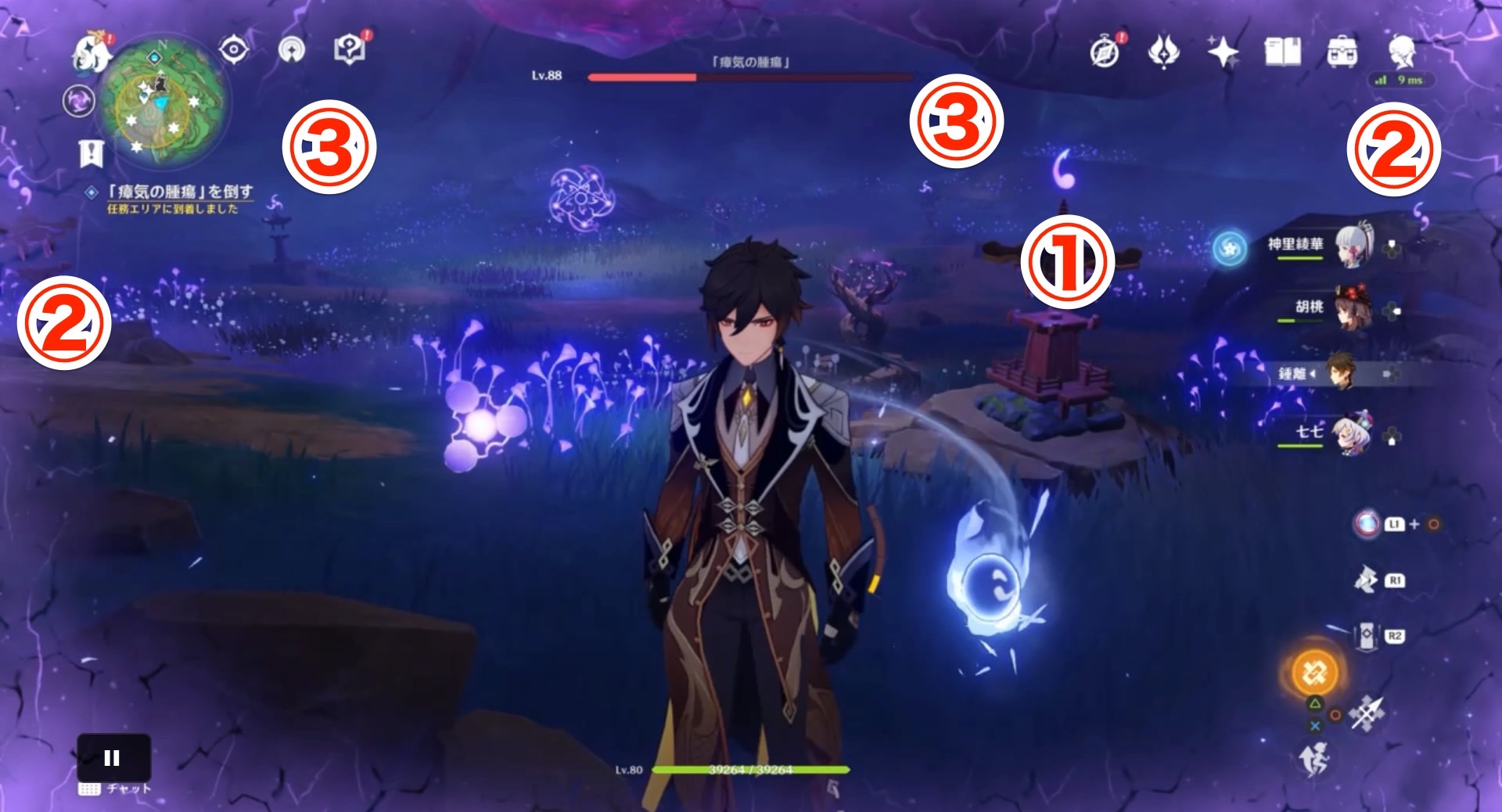Toggle the exclamation quest notice under minimap

pyautogui.click(x=91, y=153)
